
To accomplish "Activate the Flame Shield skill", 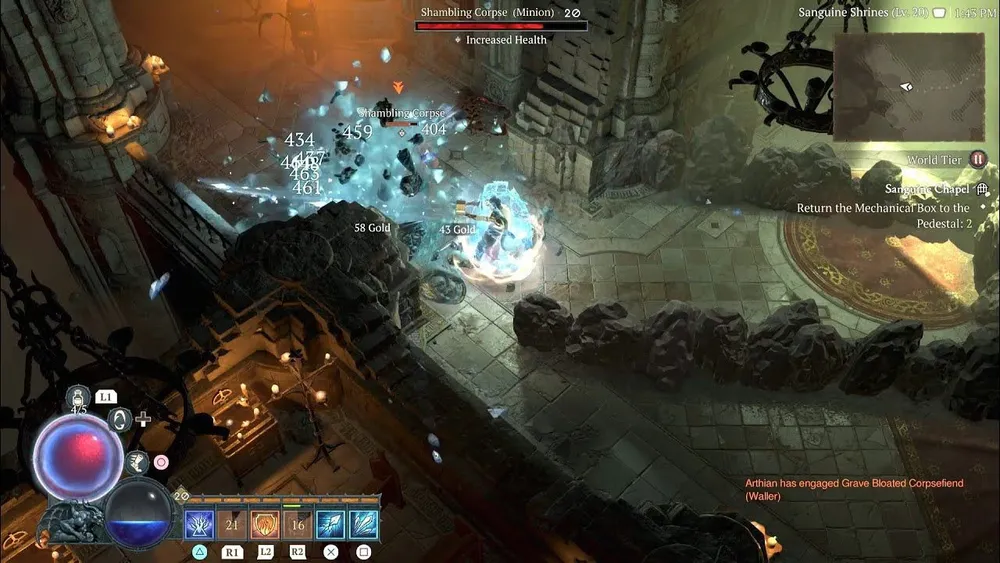I will point(265,524).
